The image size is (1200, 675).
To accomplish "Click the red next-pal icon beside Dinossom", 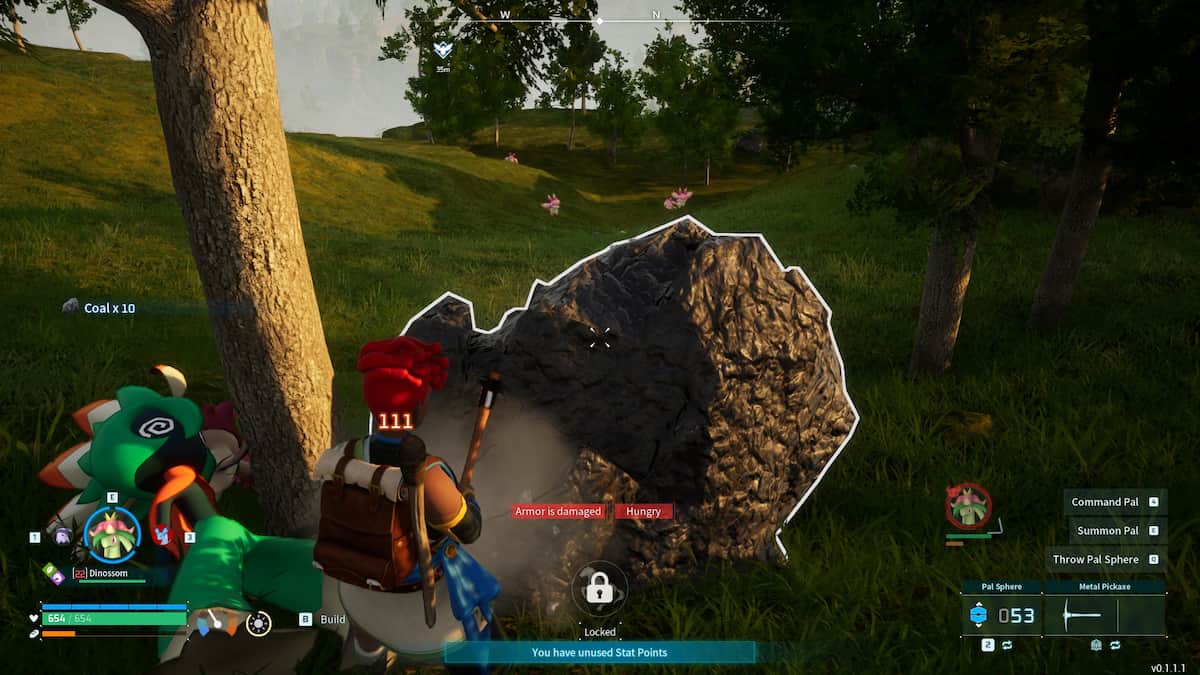I will point(163,535).
